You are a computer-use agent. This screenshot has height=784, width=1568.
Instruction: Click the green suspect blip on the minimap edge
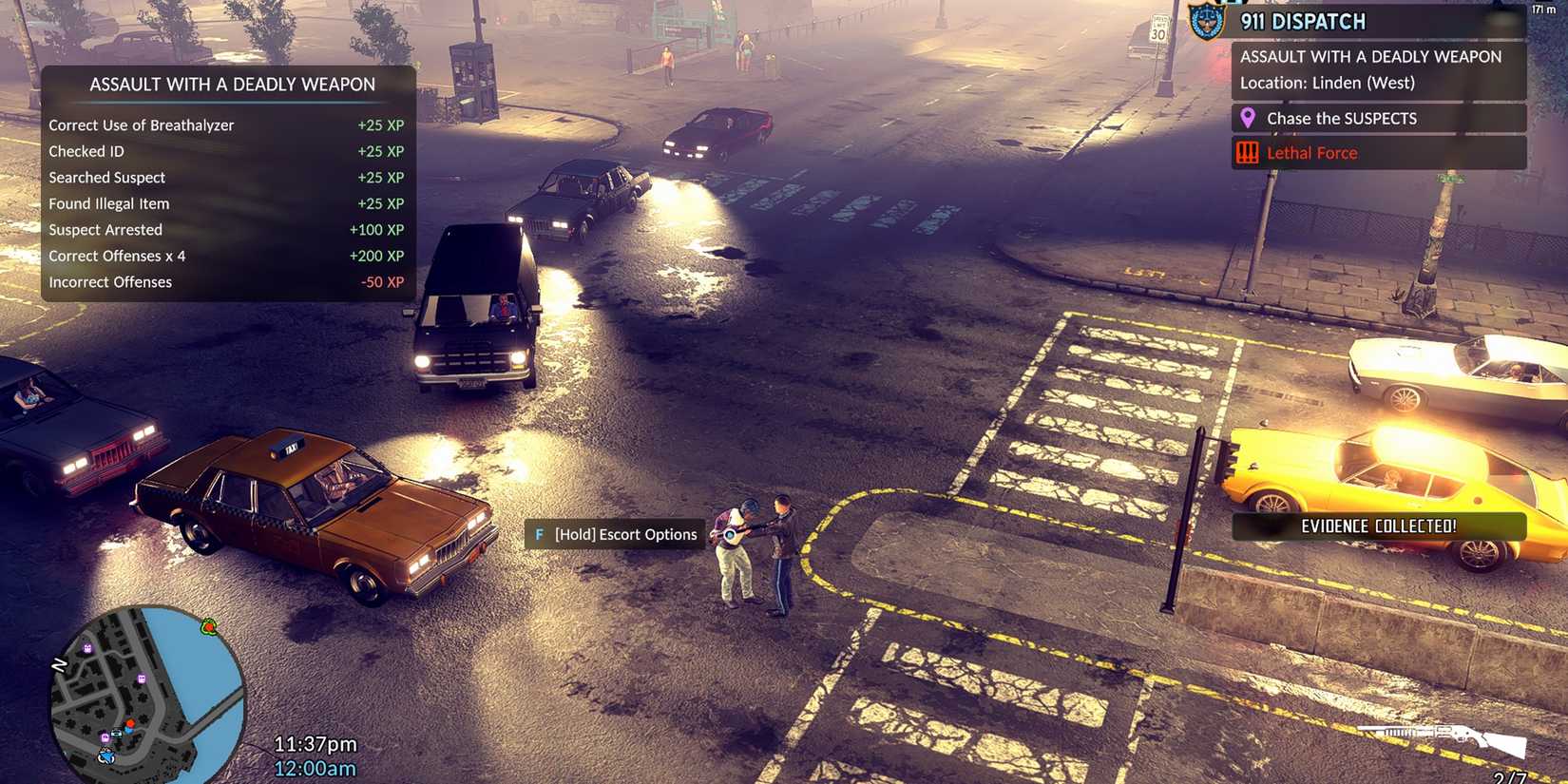point(209,628)
